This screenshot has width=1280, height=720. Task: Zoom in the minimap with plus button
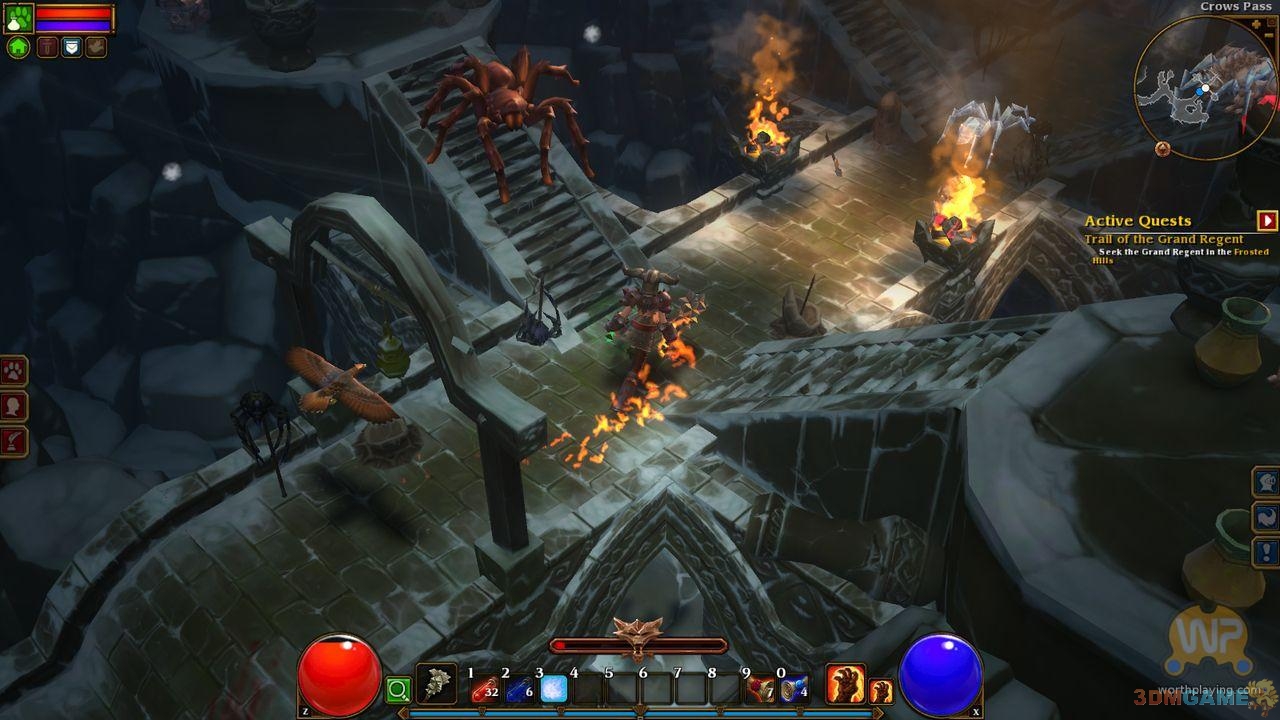pos(1257,23)
